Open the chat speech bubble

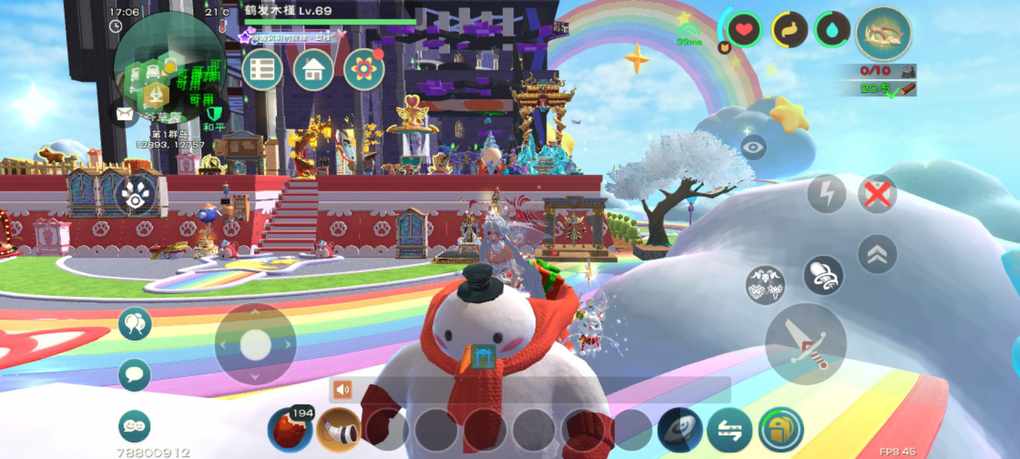[x=134, y=375]
